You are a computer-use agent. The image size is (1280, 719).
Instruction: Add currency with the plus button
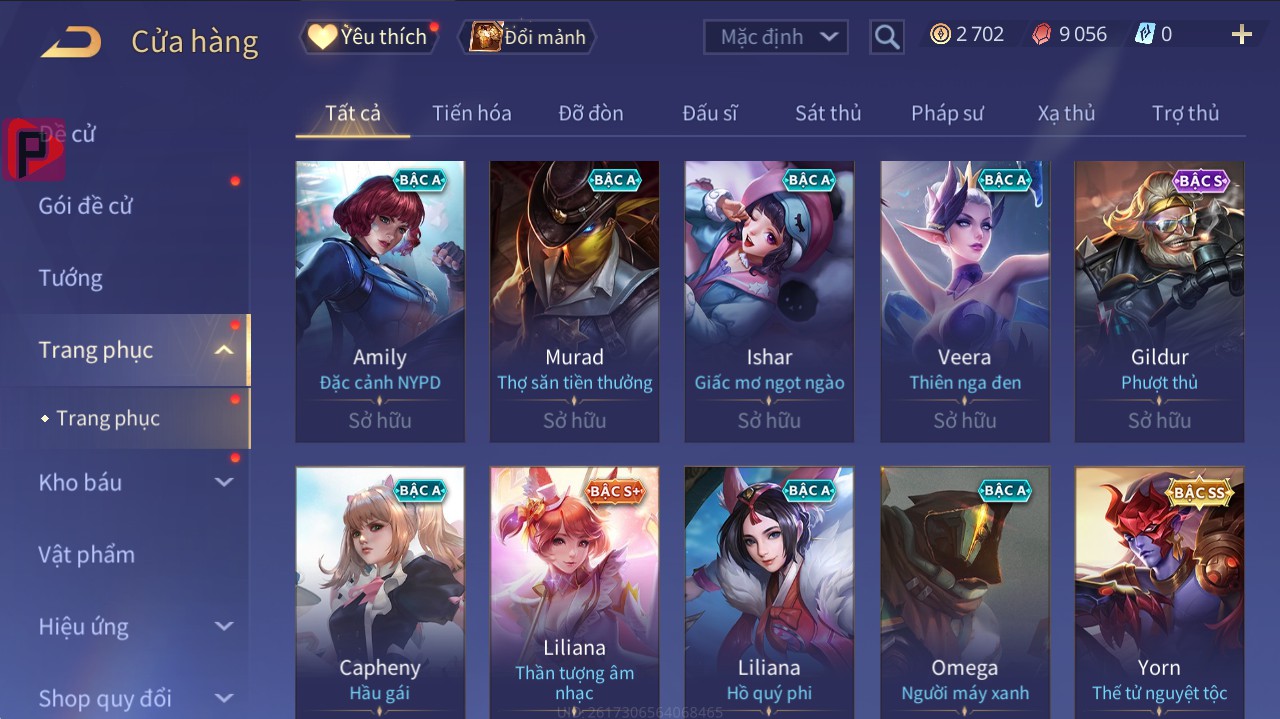[1241, 36]
